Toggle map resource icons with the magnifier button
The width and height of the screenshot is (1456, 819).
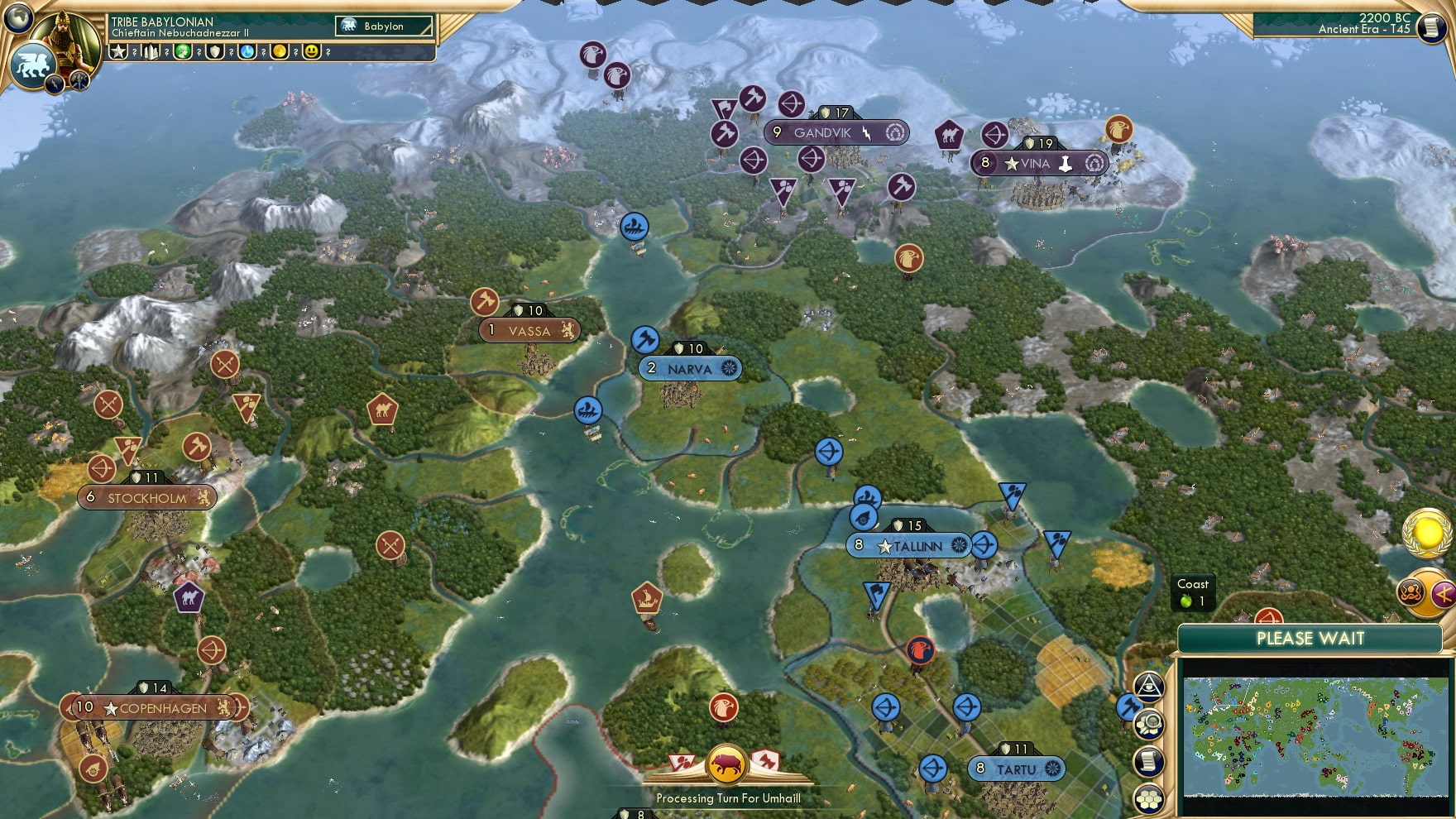pos(1148,726)
